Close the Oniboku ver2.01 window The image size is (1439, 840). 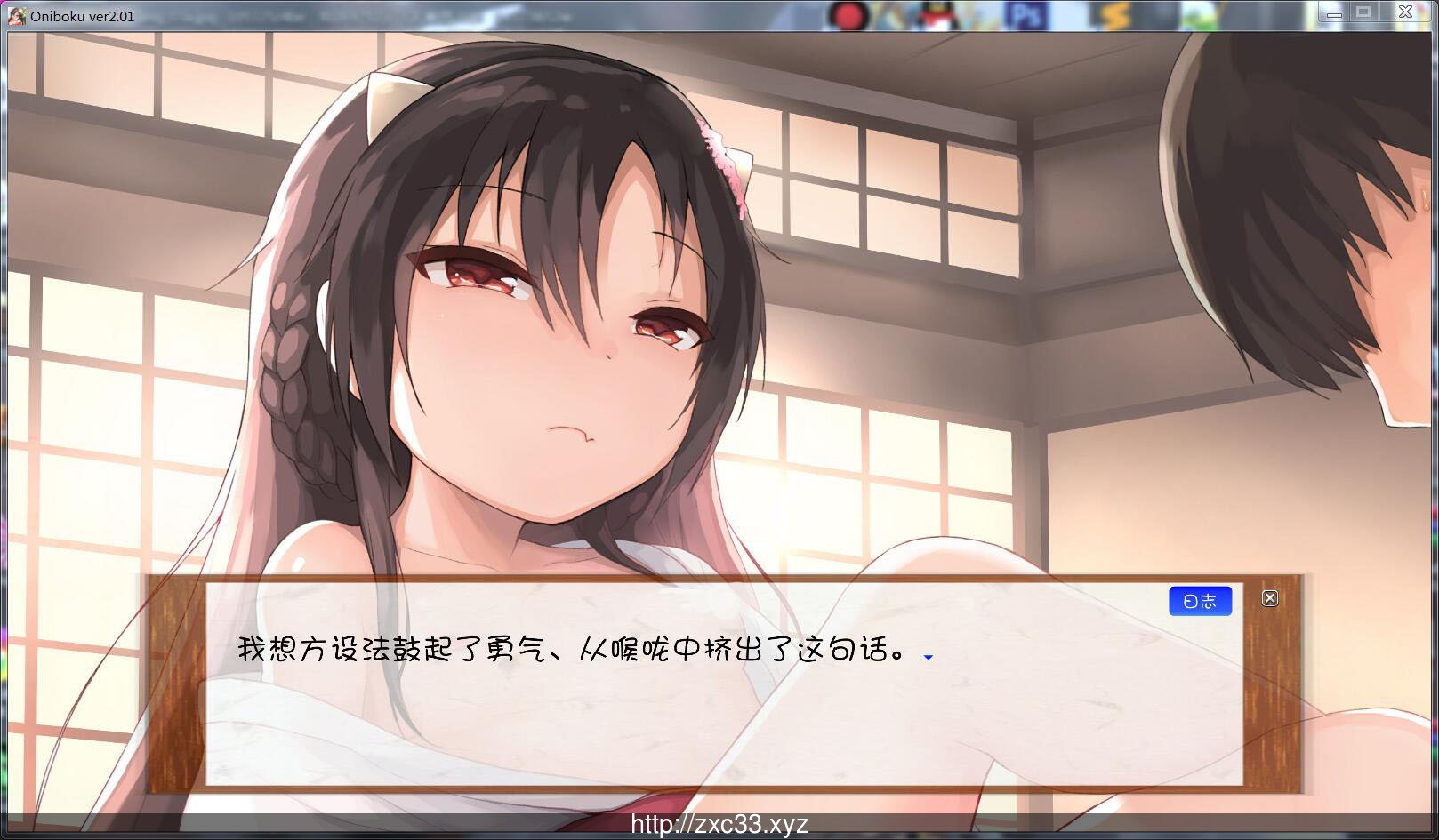[1405, 12]
